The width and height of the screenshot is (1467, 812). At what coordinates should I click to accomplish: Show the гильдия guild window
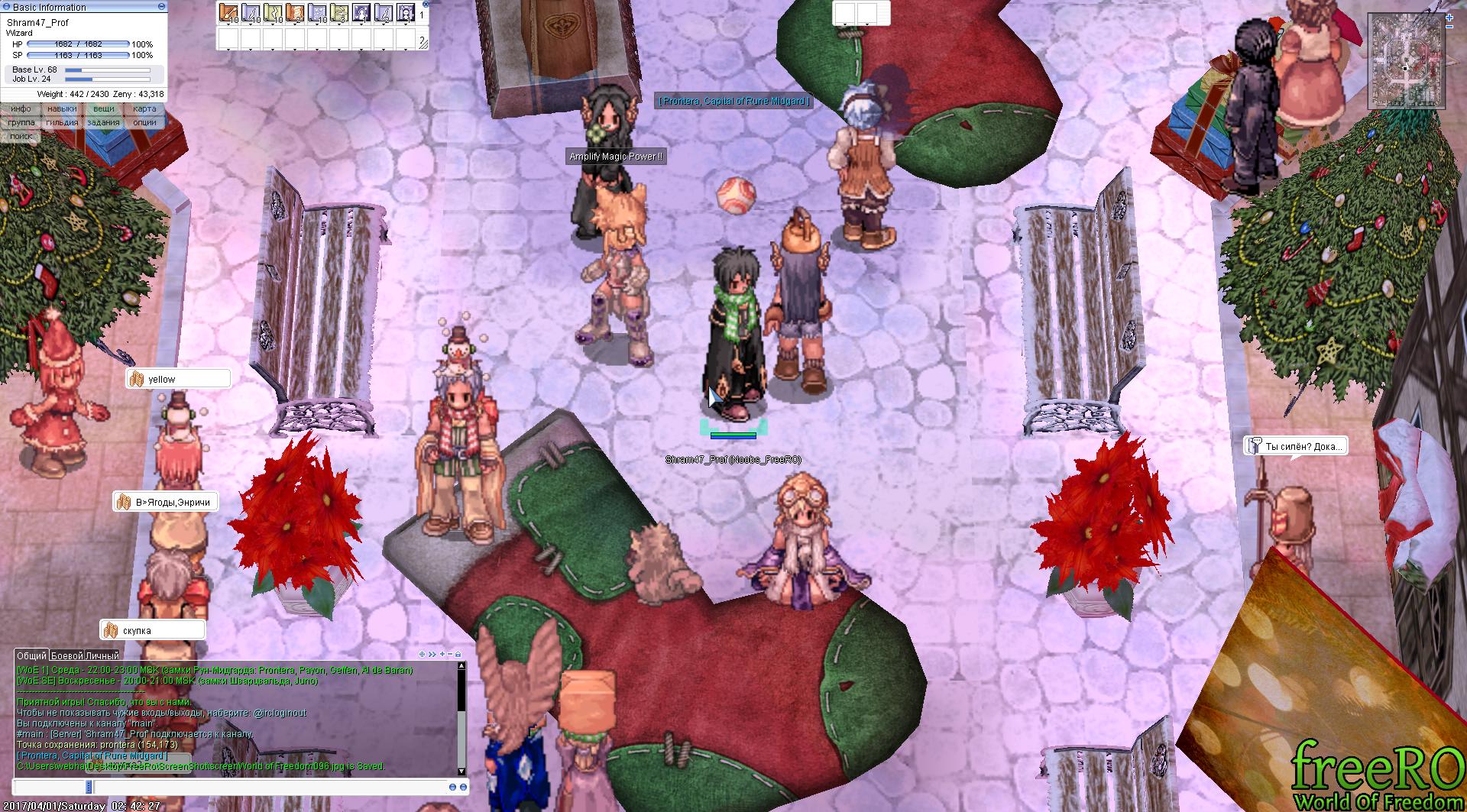tap(62, 122)
